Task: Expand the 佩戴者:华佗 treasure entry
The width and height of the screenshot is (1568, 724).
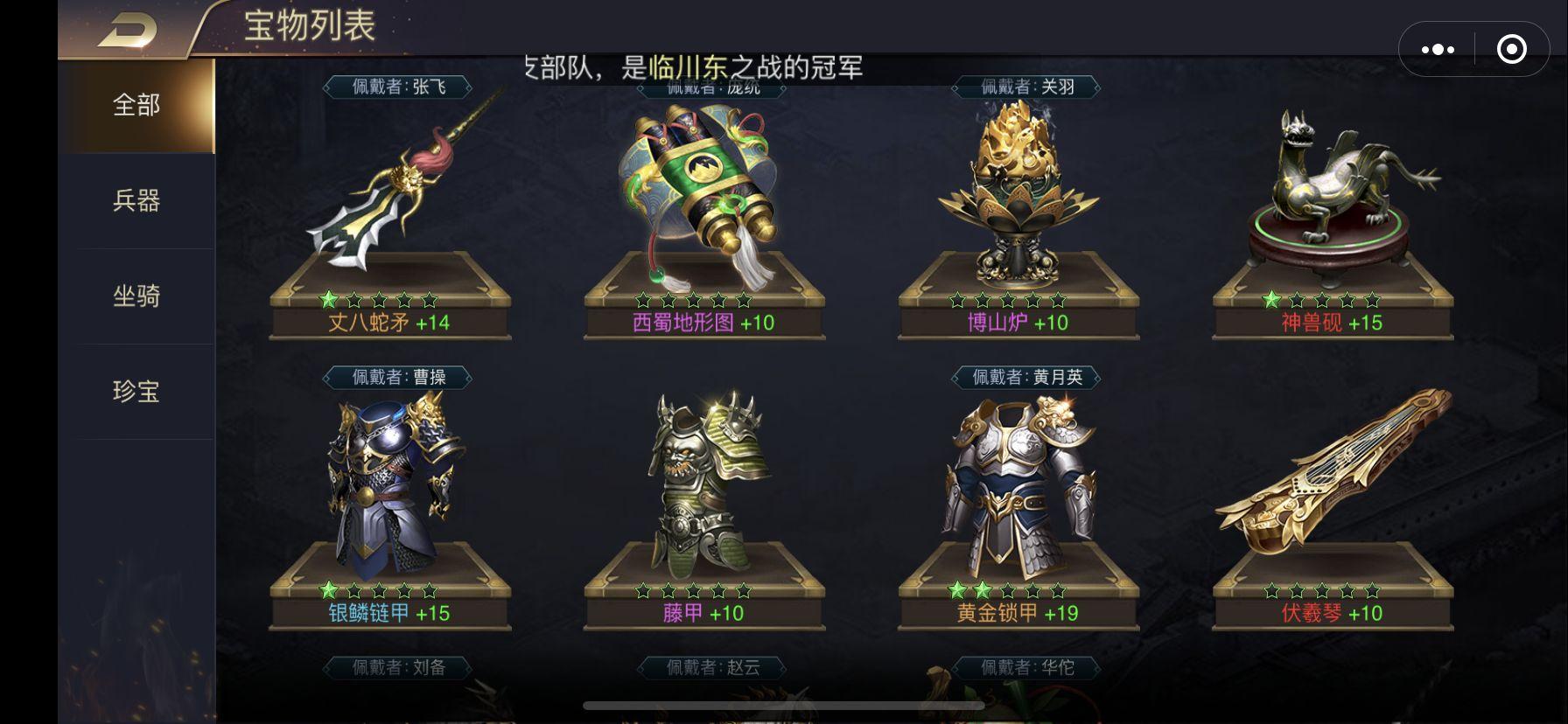Action: click(1025, 669)
